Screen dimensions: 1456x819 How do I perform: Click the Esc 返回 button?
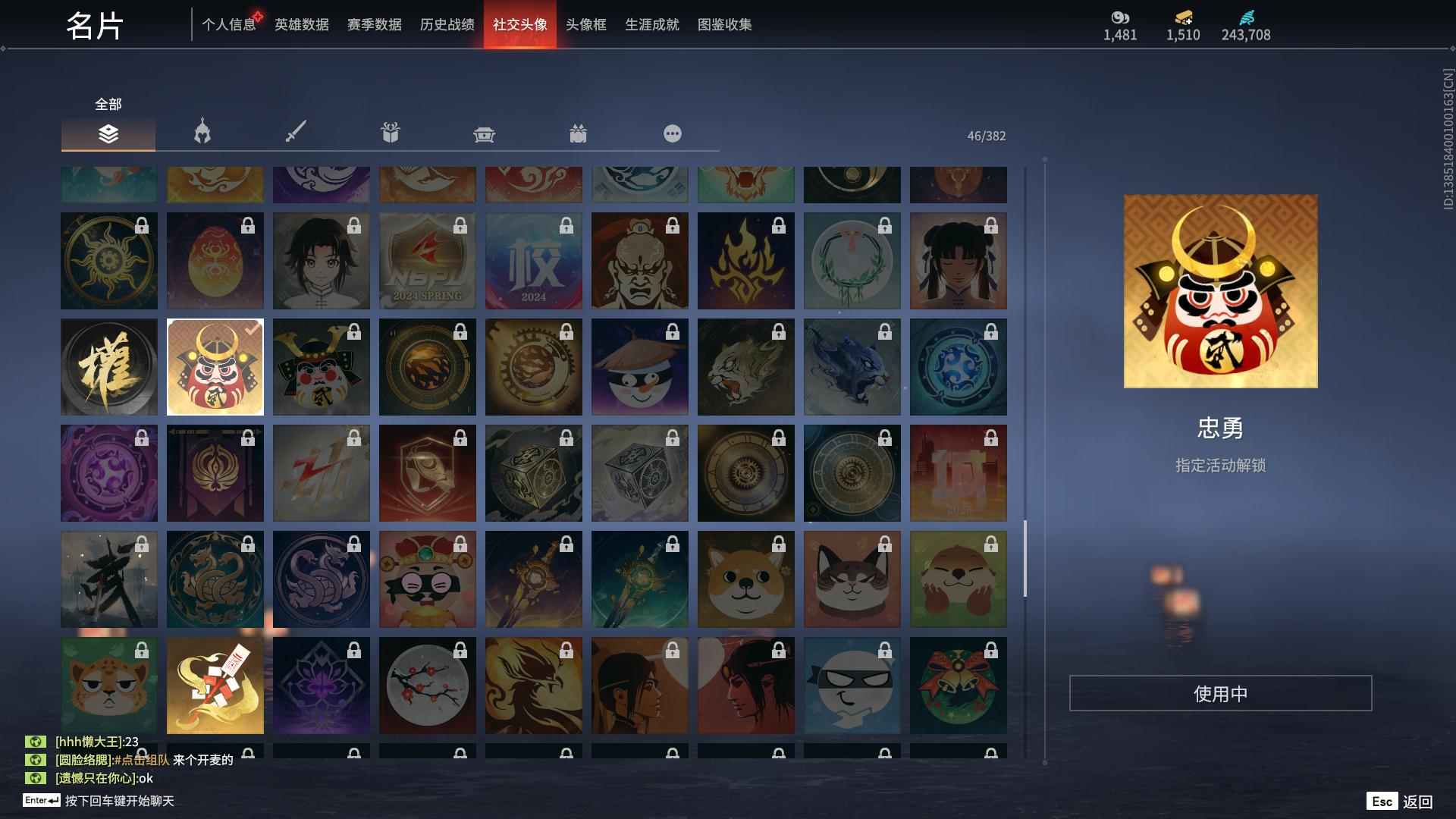click(1401, 800)
